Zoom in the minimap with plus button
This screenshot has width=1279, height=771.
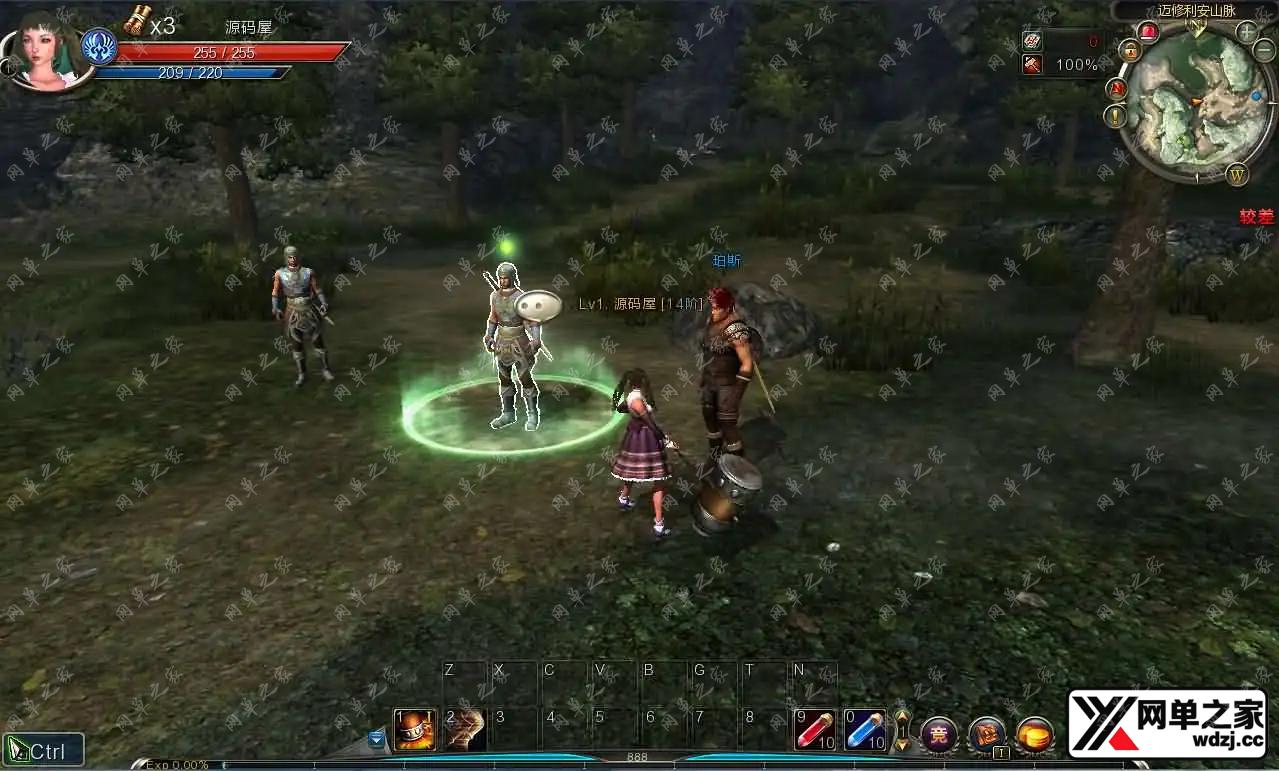pyautogui.click(x=1247, y=31)
